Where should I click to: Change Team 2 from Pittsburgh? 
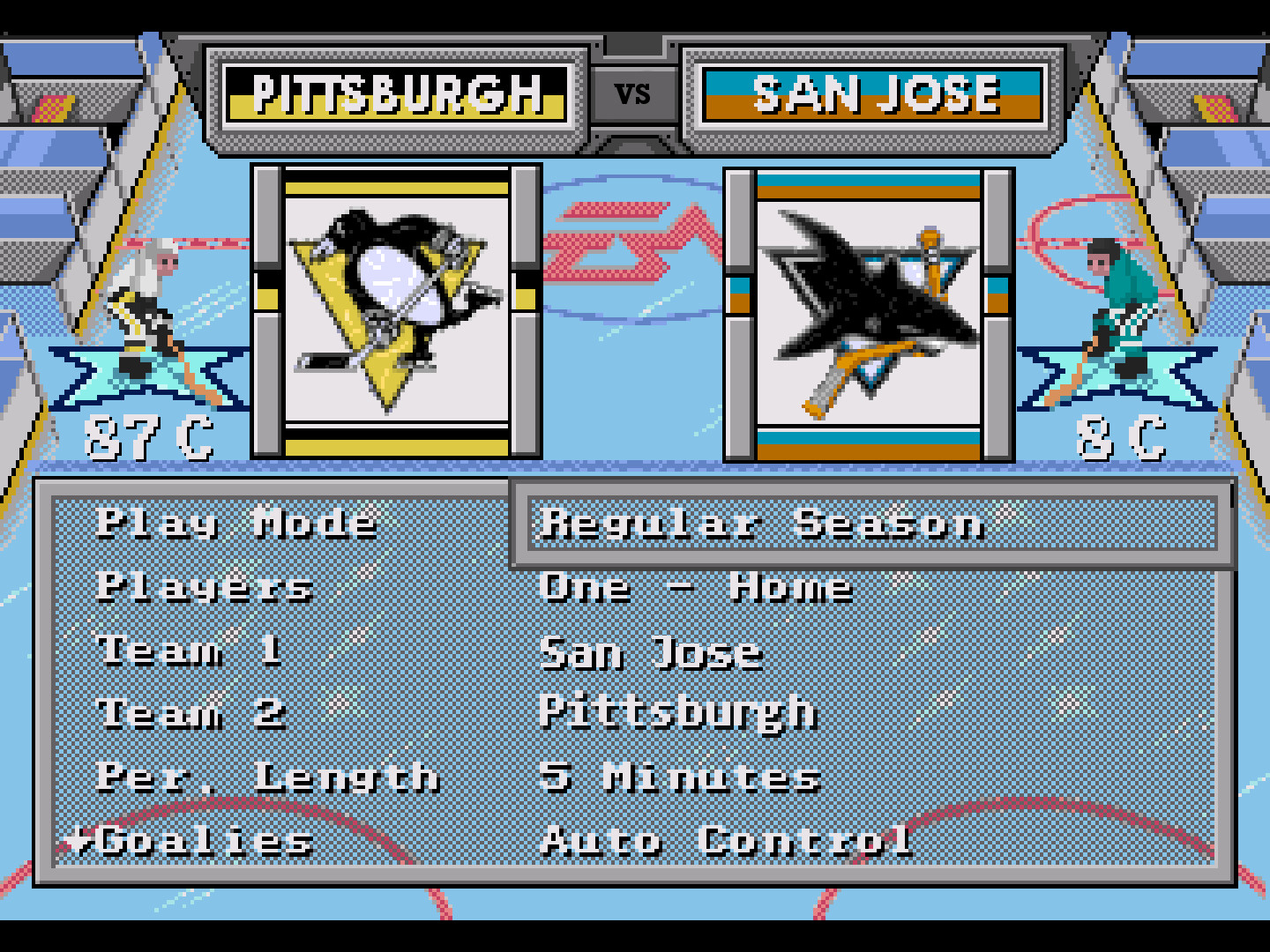click(x=677, y=713)
